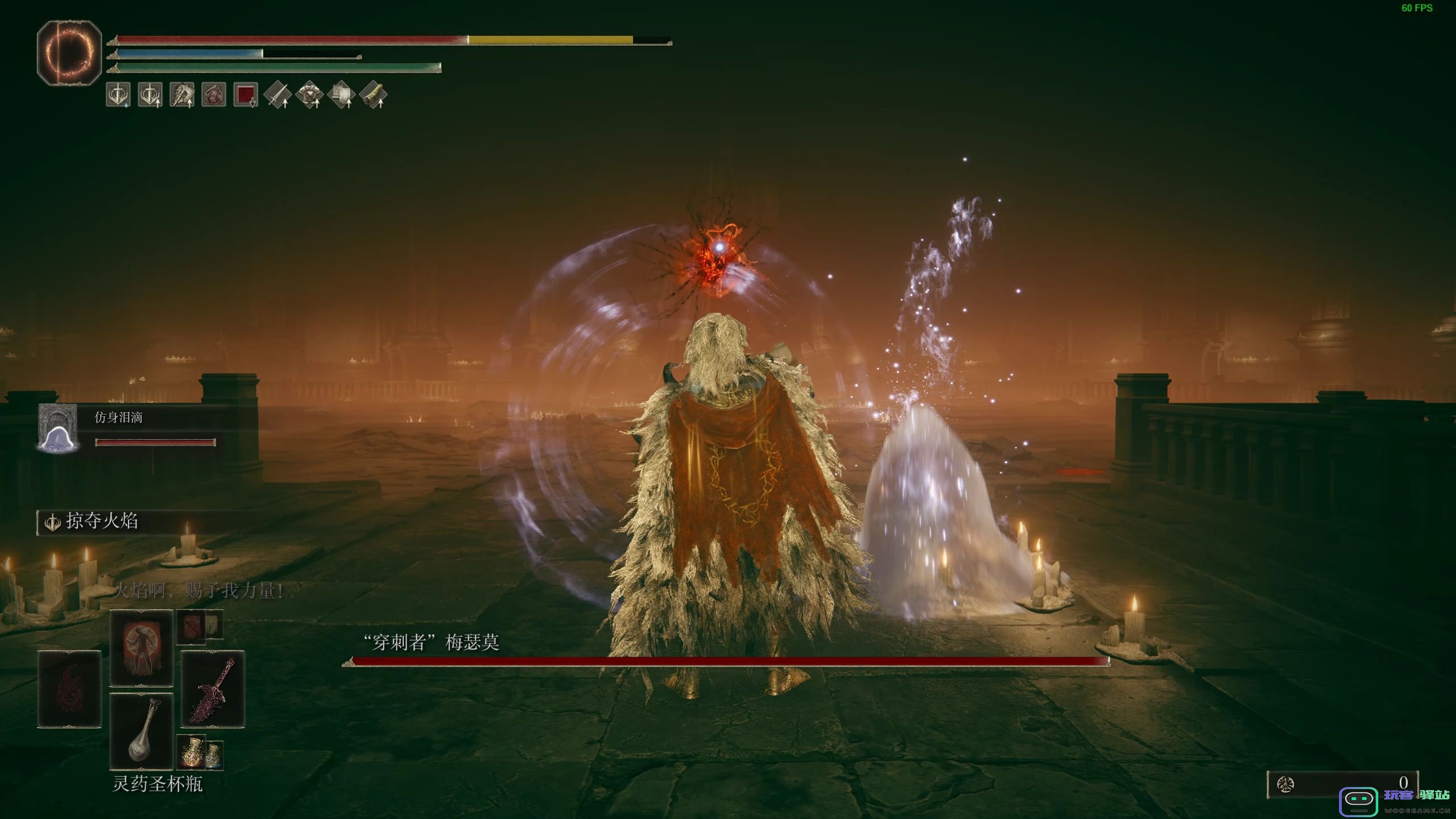Click the sword-and-crest buff icon with up arrow
The height and width of the screenshot is (819, 1456).
(150, 94)
